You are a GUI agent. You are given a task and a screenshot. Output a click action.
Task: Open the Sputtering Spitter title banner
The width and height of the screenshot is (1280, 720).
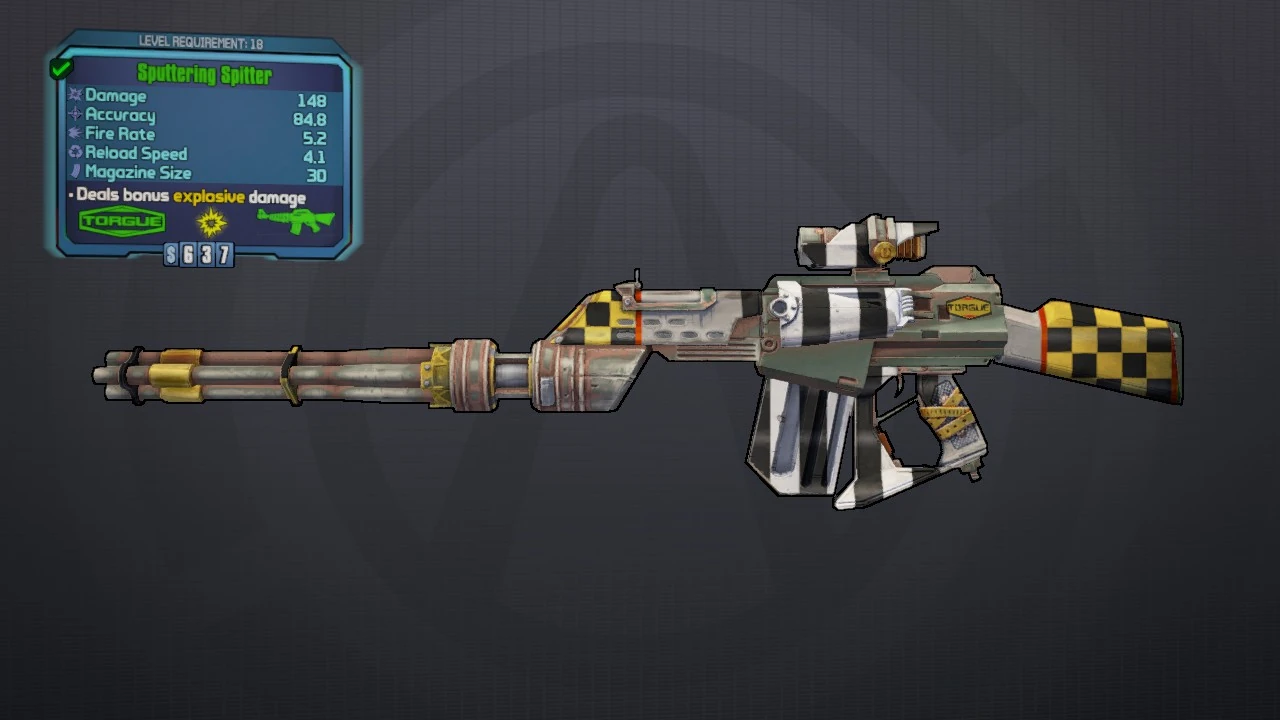tap(206, 74)
